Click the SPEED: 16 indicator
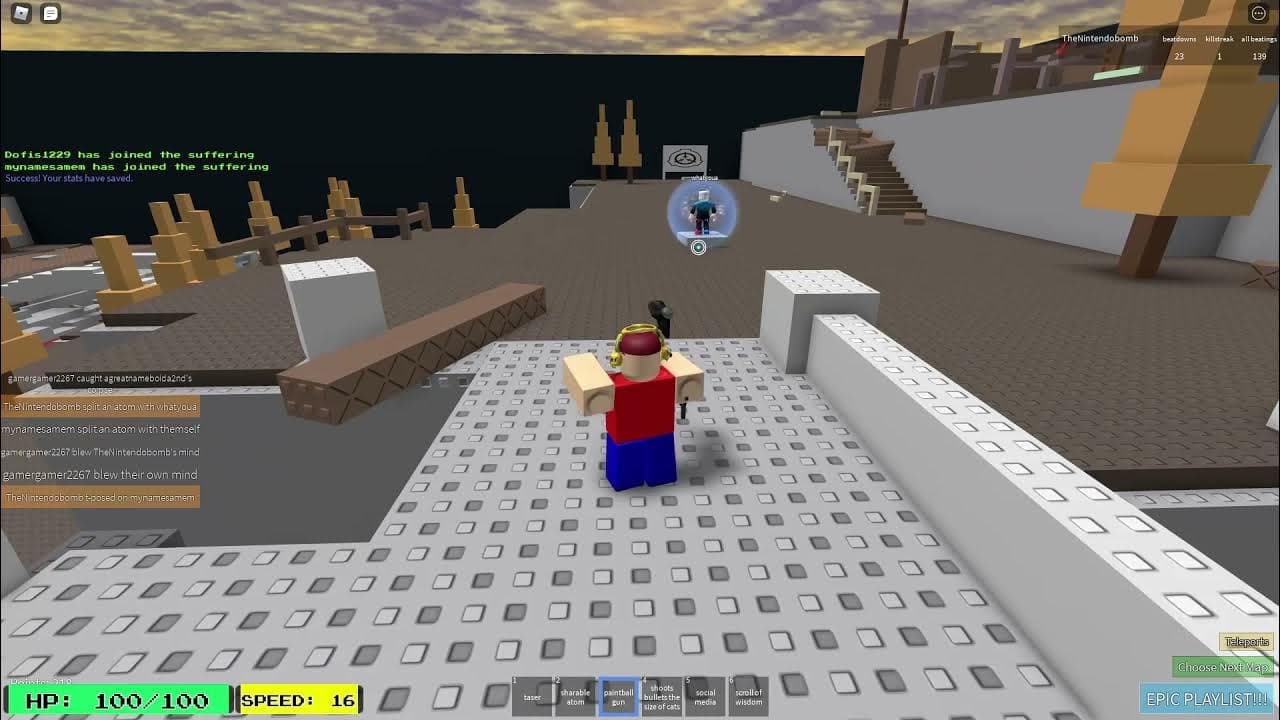This screenshot has width=1280, height=720. tap(298, 699)
